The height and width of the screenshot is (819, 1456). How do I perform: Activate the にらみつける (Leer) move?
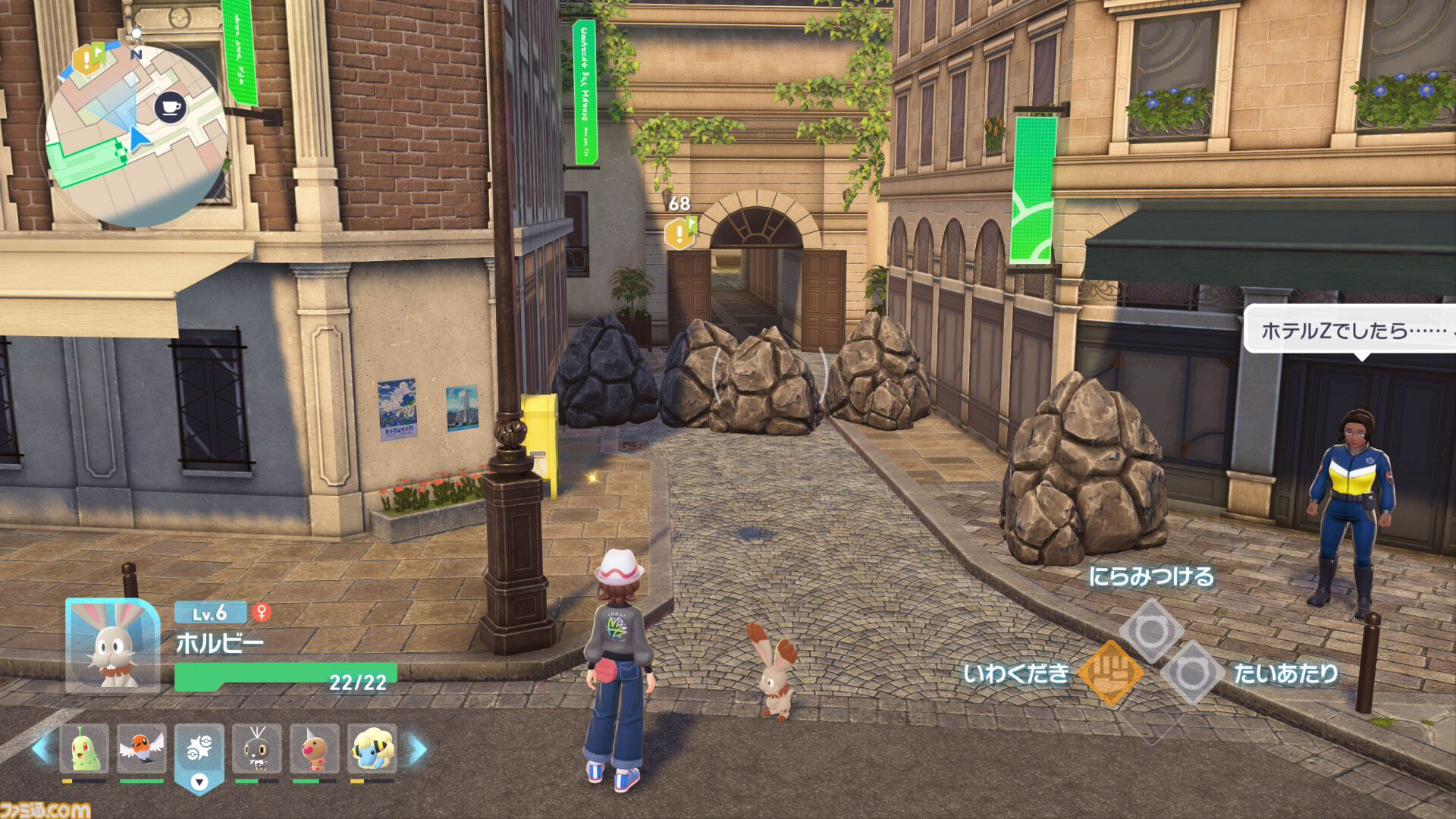(1151, 630)
